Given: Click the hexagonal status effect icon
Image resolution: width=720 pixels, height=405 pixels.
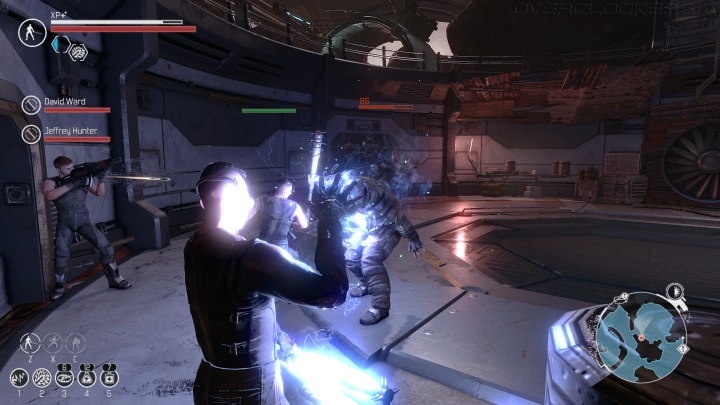Looking at the screenshot, I should (x=77, y=50).
